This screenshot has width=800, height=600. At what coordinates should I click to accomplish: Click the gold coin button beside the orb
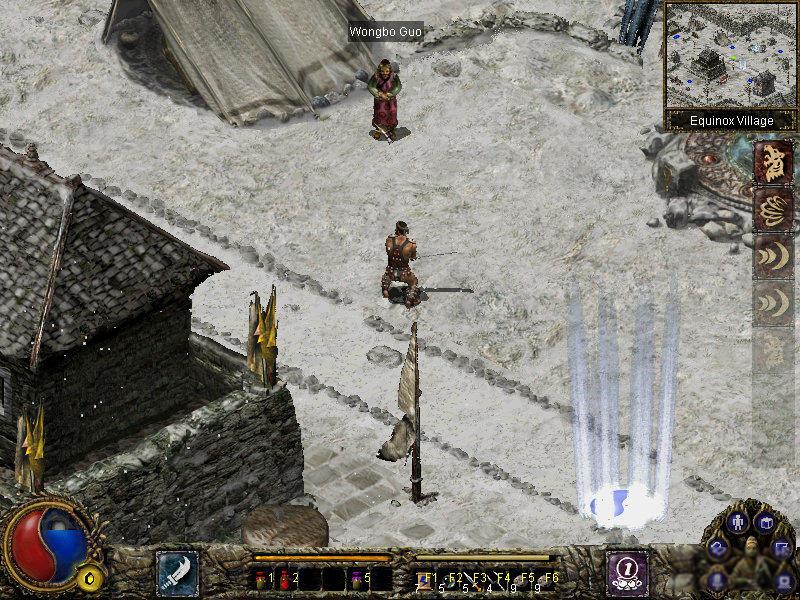[x=92, y=578]
